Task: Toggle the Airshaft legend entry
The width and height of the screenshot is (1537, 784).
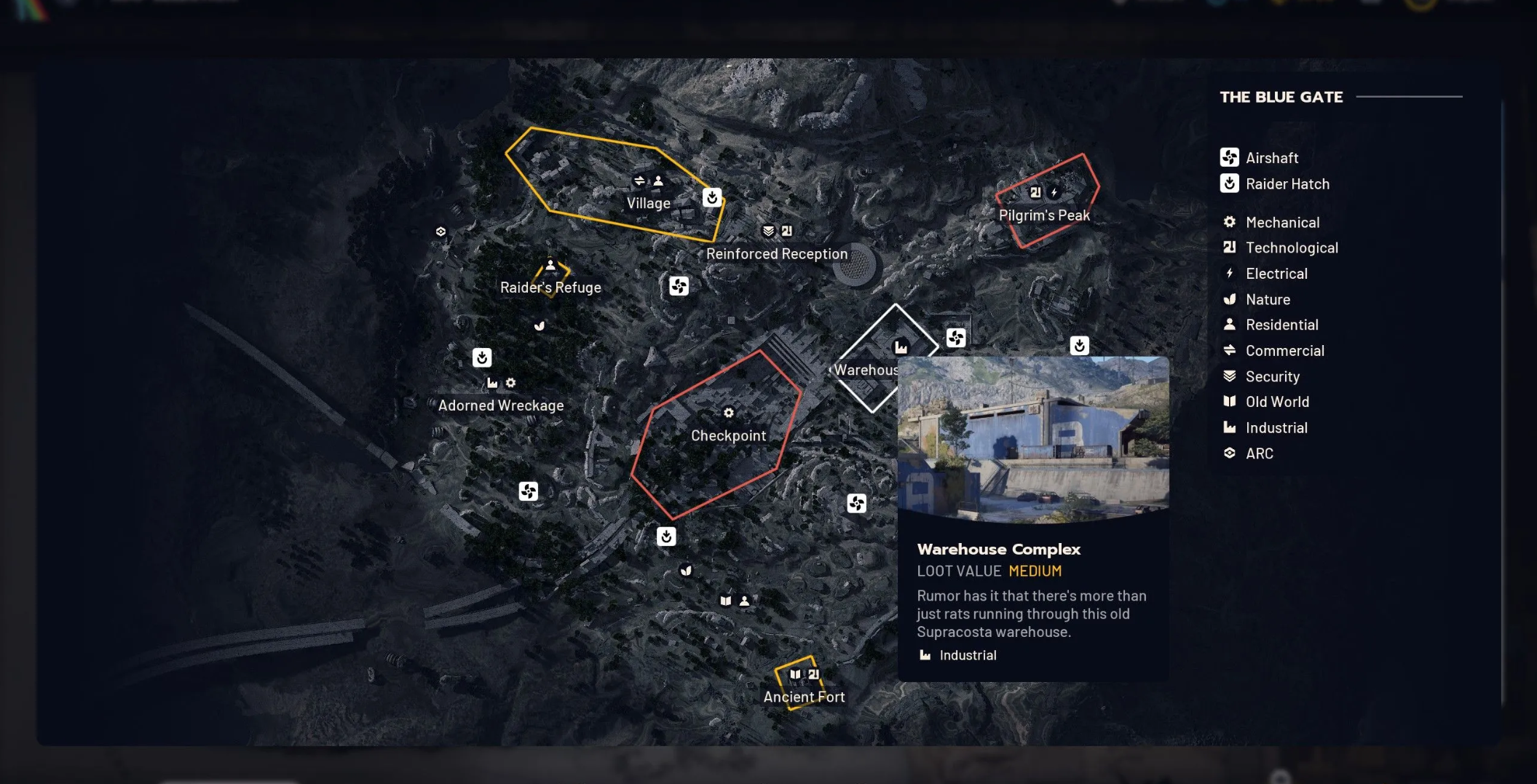Action: [1271, 158]
